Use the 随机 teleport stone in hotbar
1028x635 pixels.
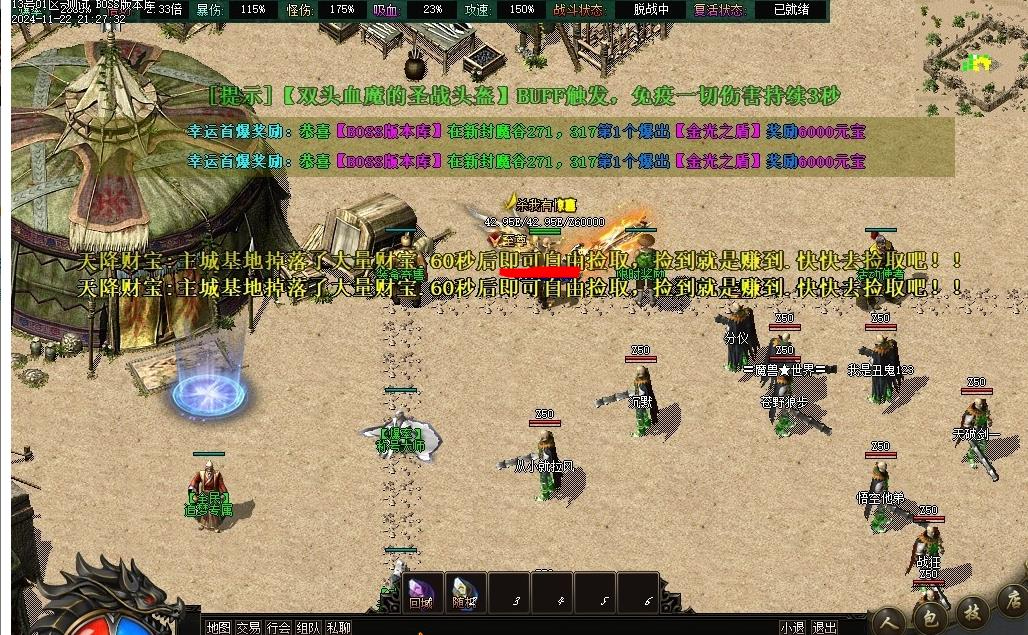tap(463, 591)
